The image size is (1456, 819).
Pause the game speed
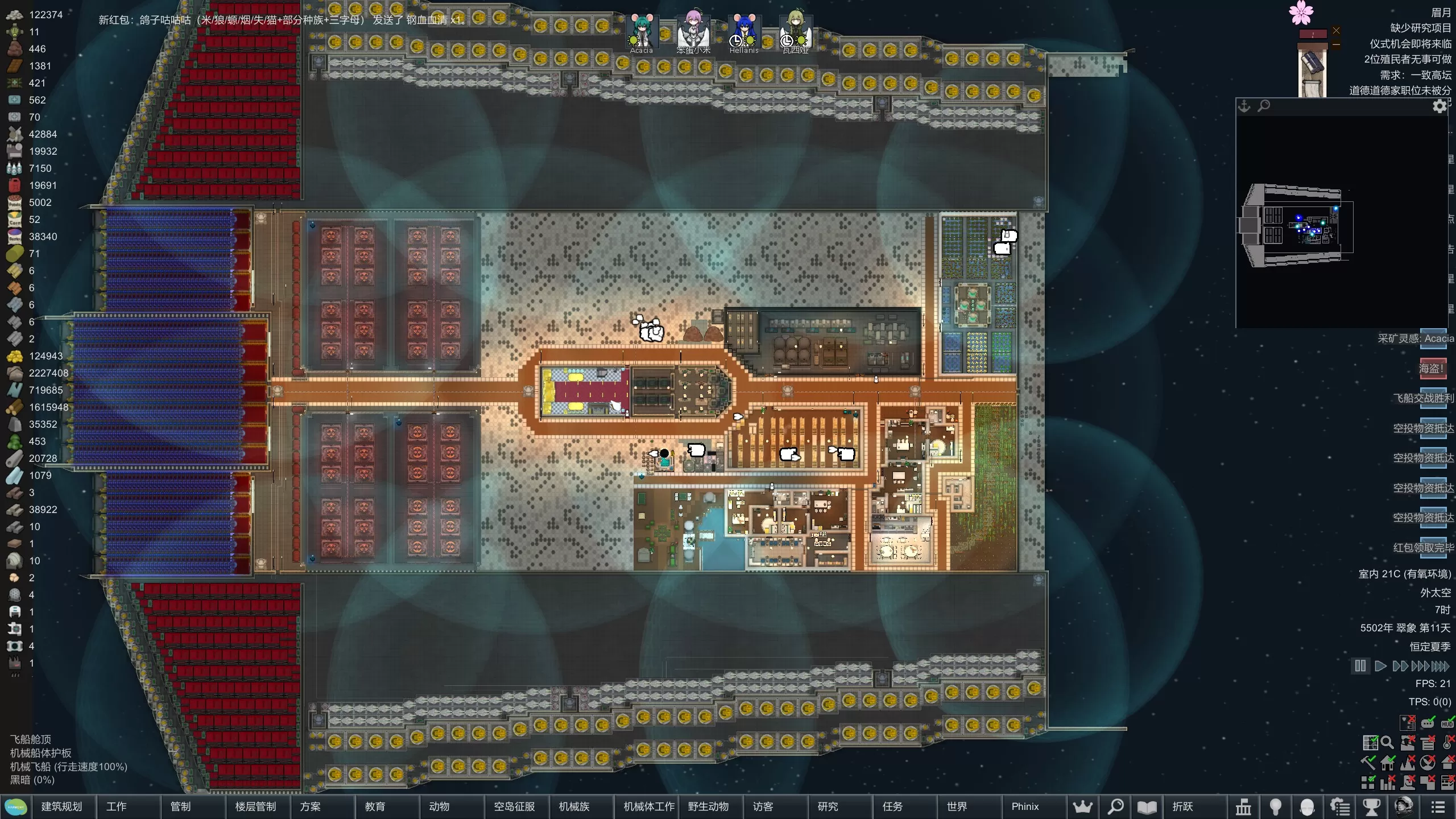1360,666
